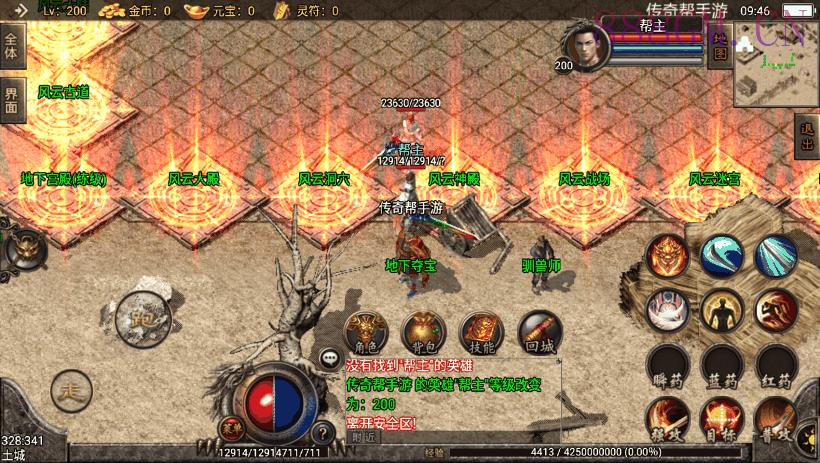Open the 背包 bag inventory
The height and width of the screenshot is (463, 820).
[x=423, y=331]
